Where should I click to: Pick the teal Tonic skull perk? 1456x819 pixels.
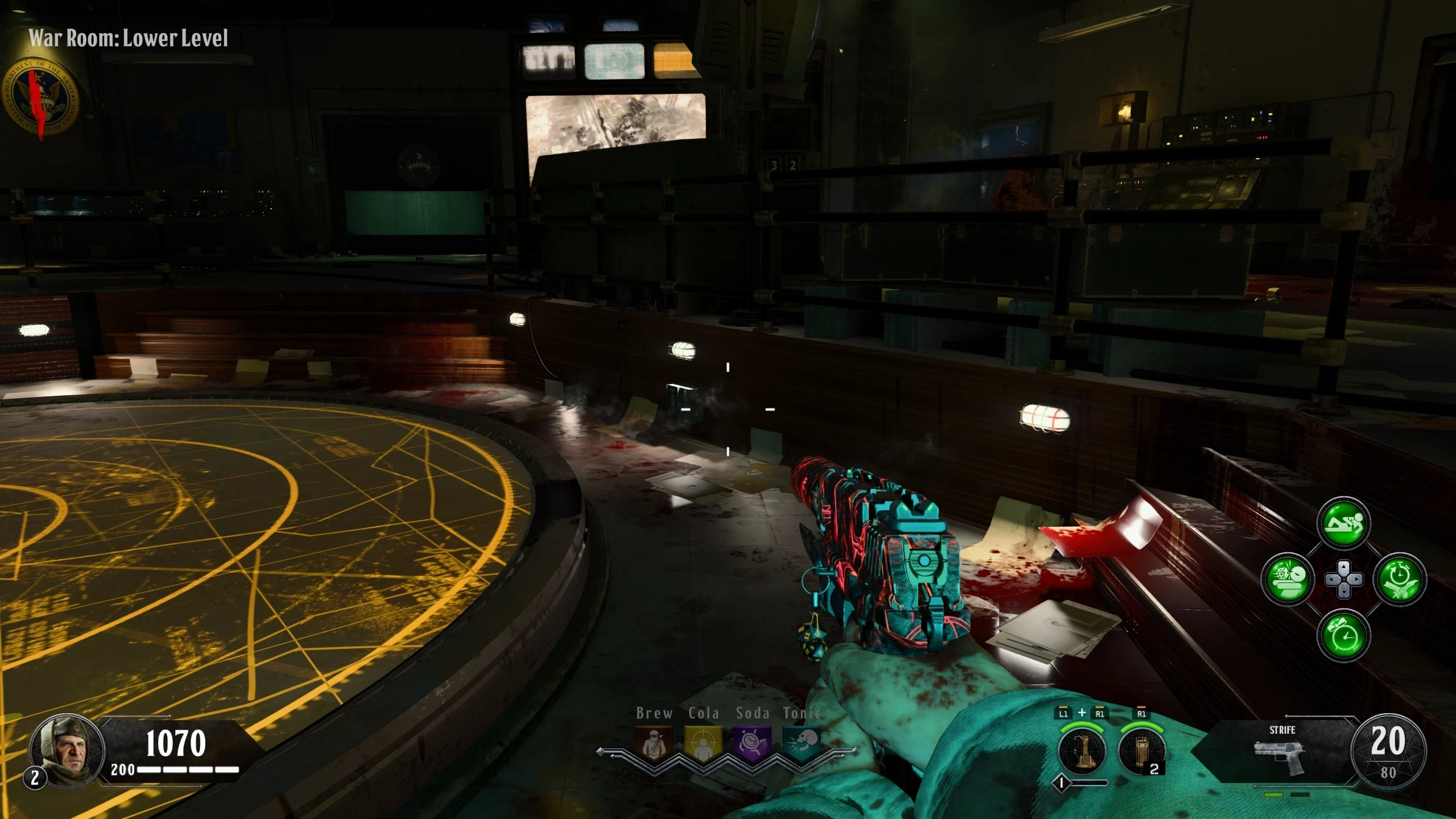801,744
